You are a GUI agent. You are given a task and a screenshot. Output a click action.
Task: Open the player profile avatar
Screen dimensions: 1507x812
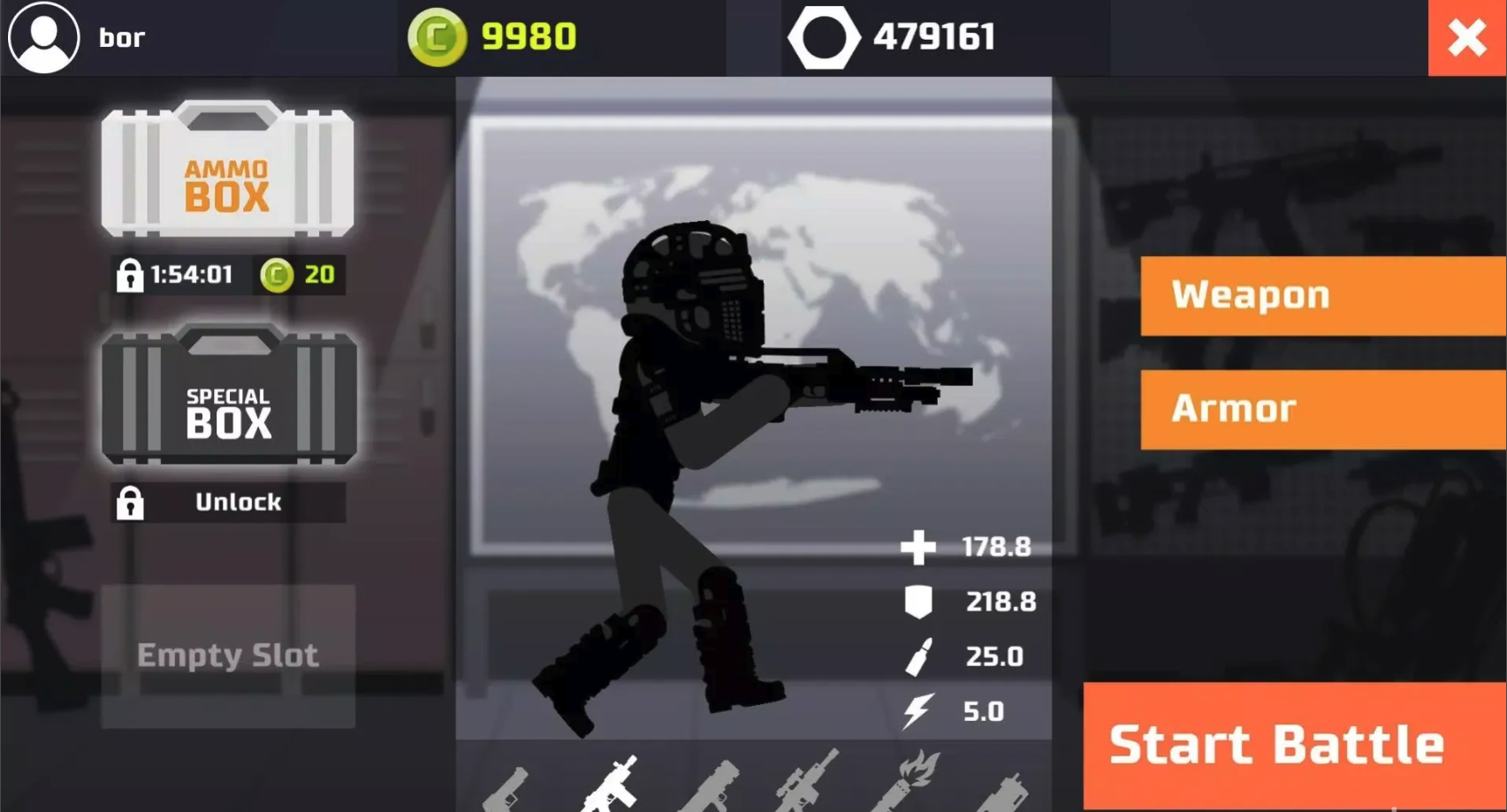[x=43, y=37]
